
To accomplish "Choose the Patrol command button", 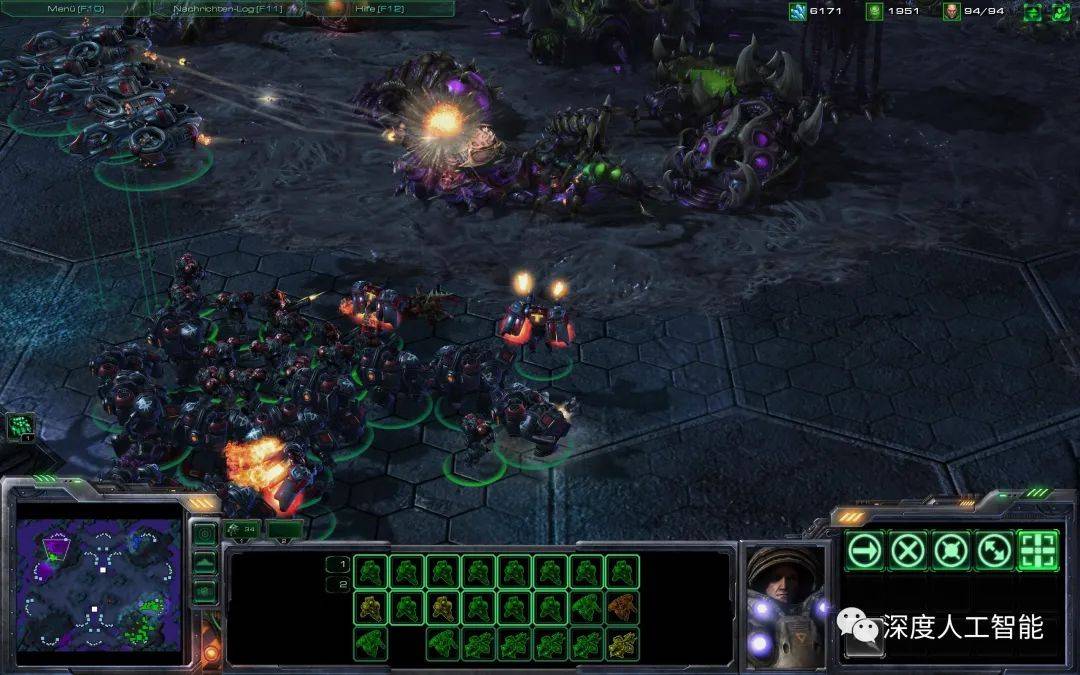I will pyautogui.click(x=995, y=550).
